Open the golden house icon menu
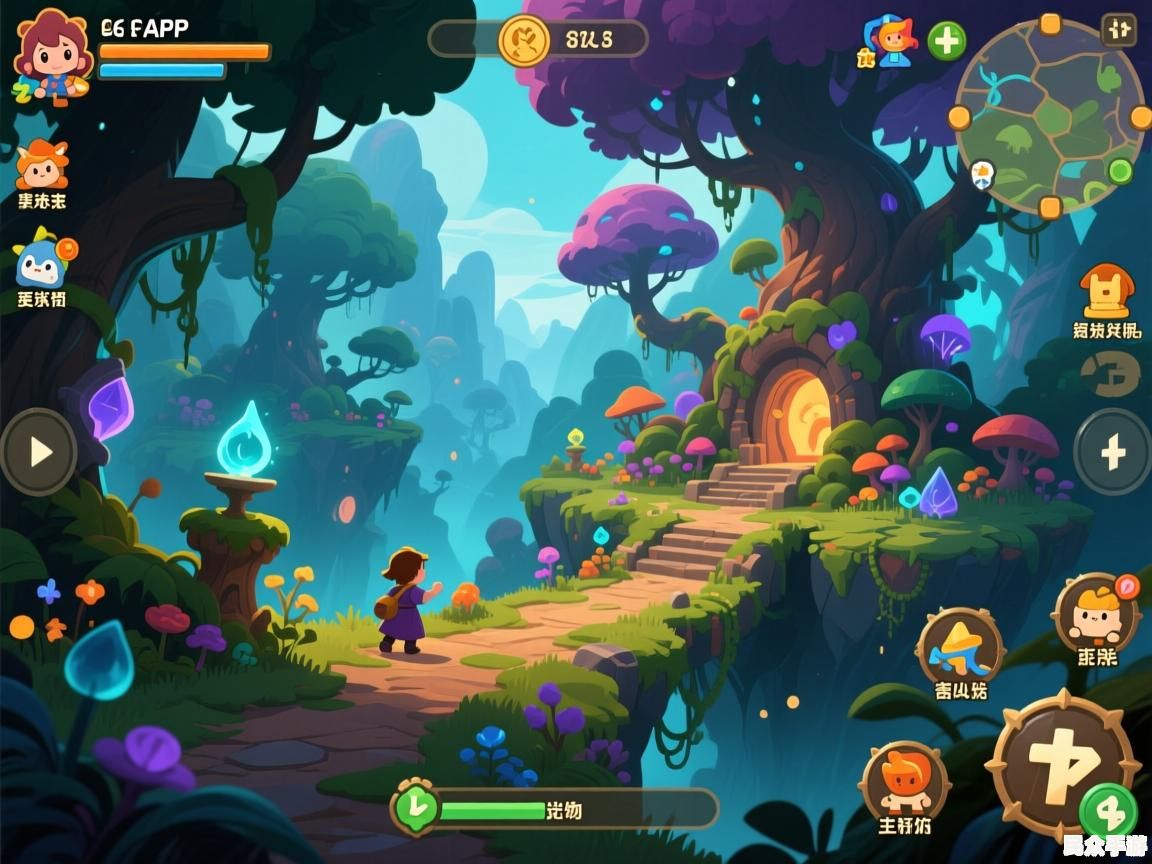The height and width of the screenshot is (864, 1152). [1106, 292]
